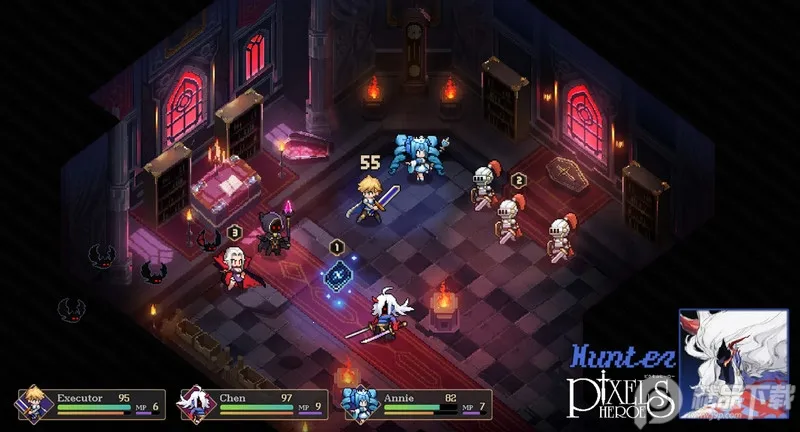Click Executor's blond portrait icon
Screen dimensions: 800x432
coord(31,402)
